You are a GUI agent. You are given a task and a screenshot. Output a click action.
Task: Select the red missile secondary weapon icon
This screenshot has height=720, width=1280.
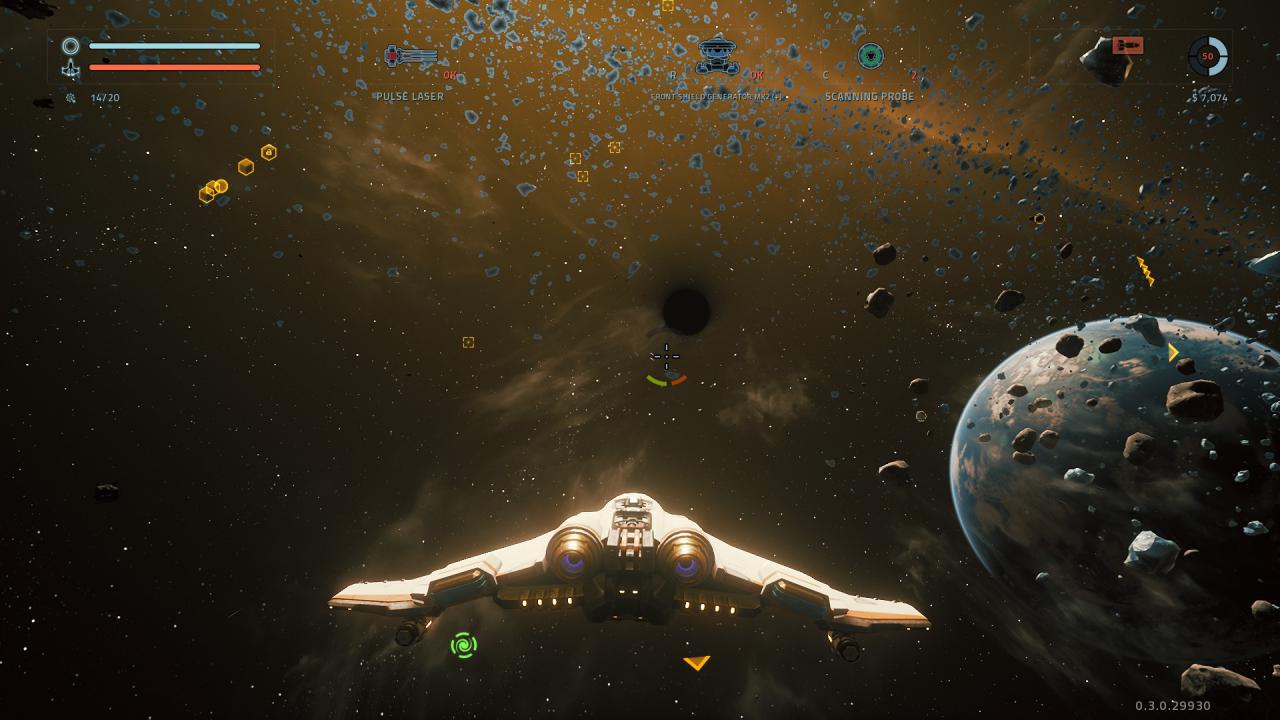pos(1127,46)
